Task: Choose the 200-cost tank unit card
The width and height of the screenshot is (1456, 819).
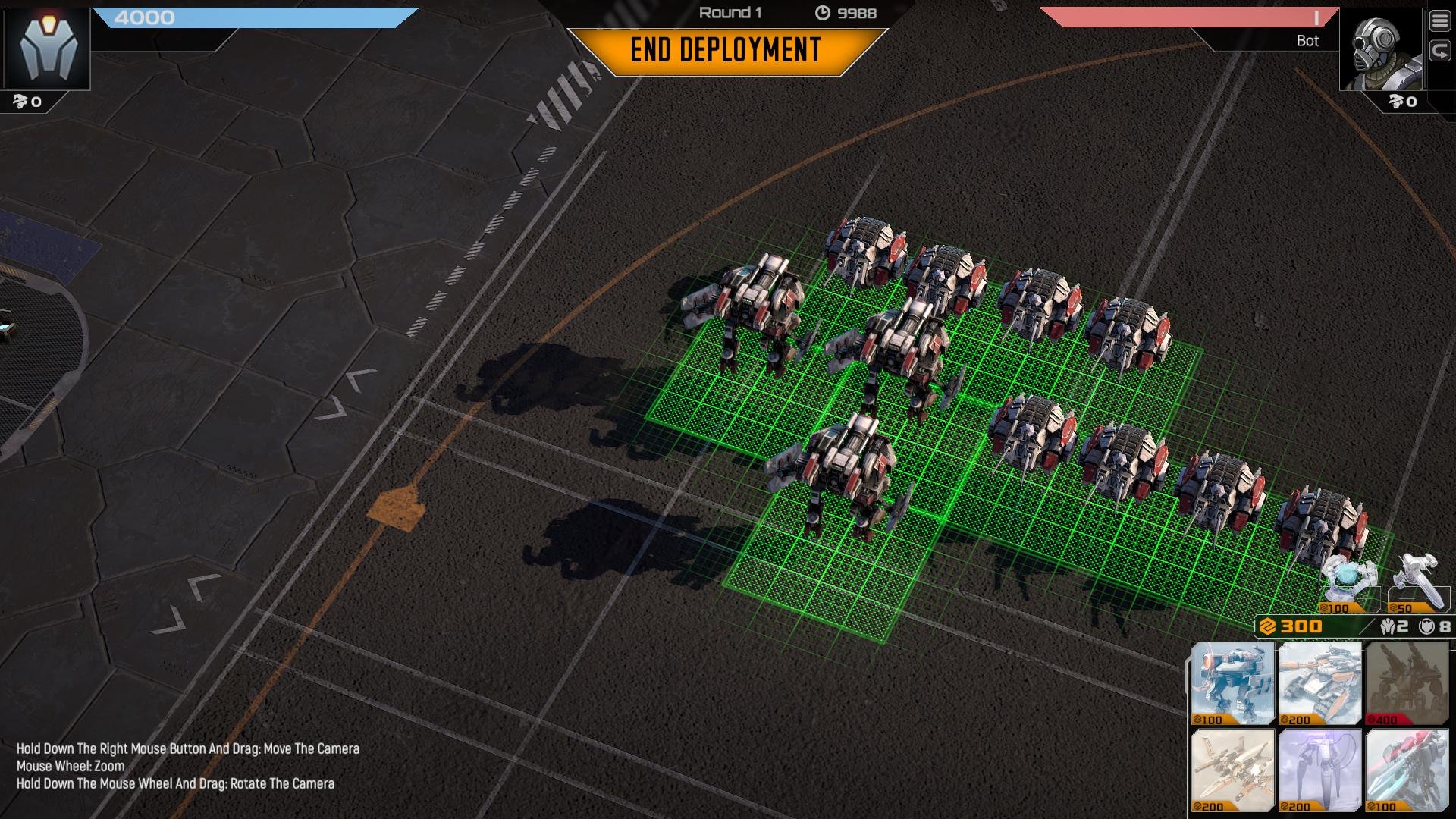Action: (x=1319, y=683)
